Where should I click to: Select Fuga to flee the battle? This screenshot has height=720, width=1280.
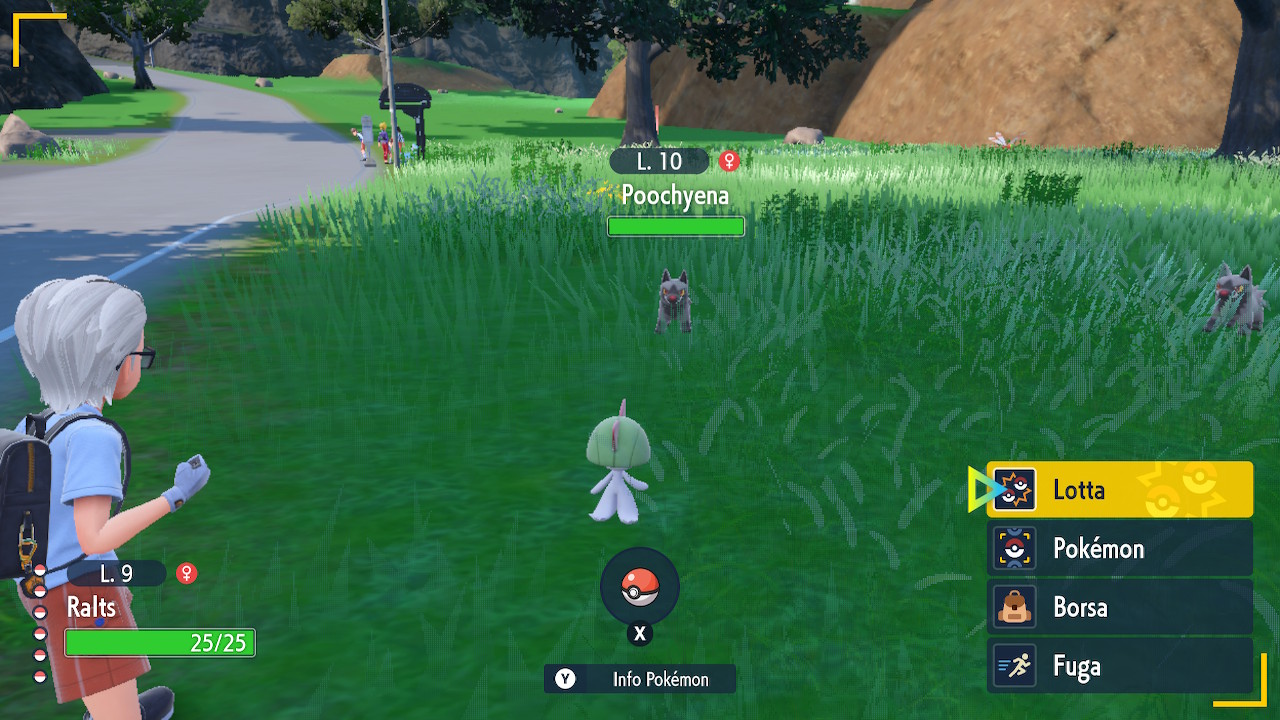1119,667
